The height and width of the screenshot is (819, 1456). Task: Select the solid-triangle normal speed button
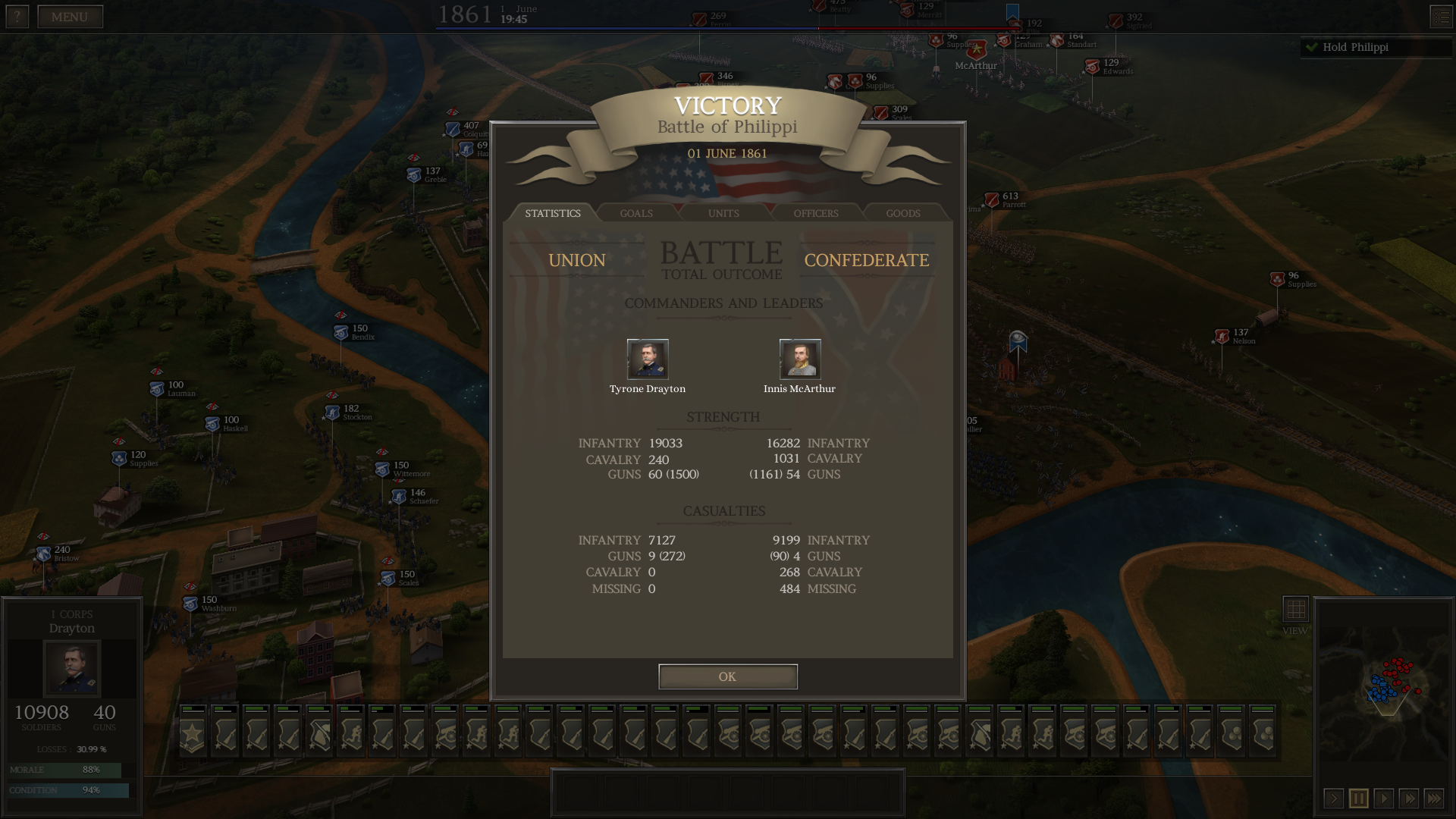click(1383, 799)
